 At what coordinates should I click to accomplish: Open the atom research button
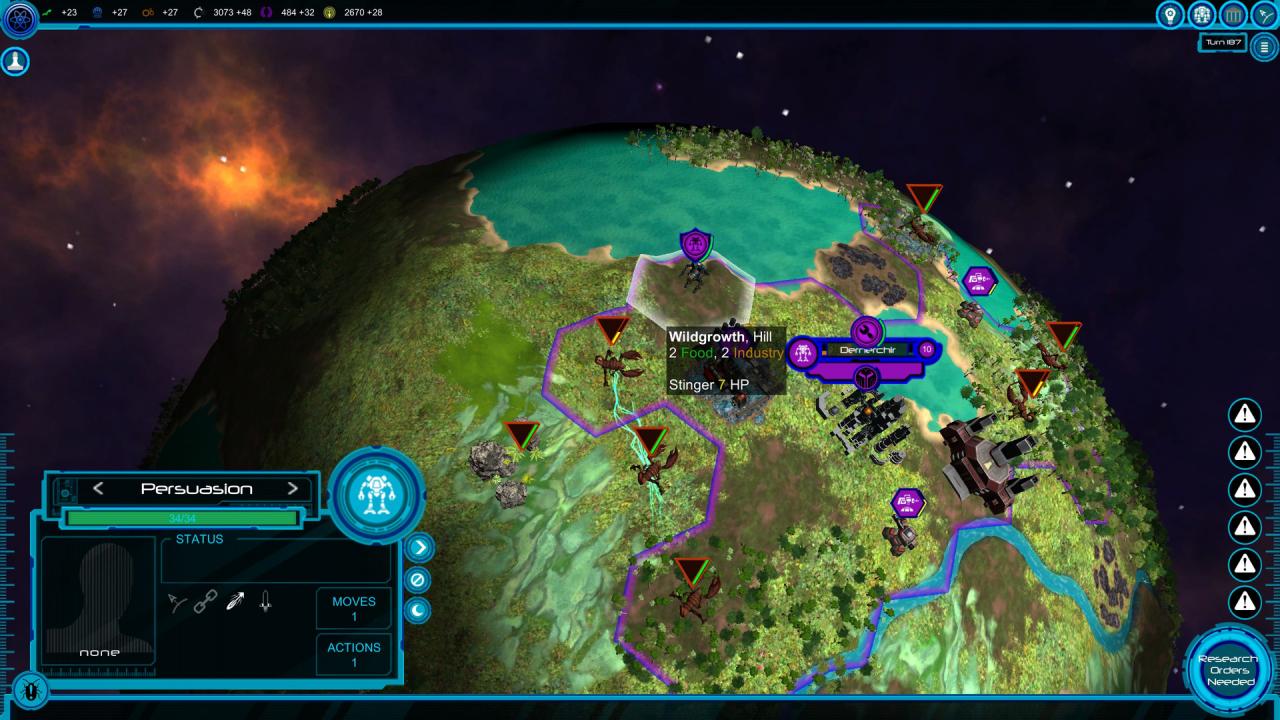click(x=19, y=17)
